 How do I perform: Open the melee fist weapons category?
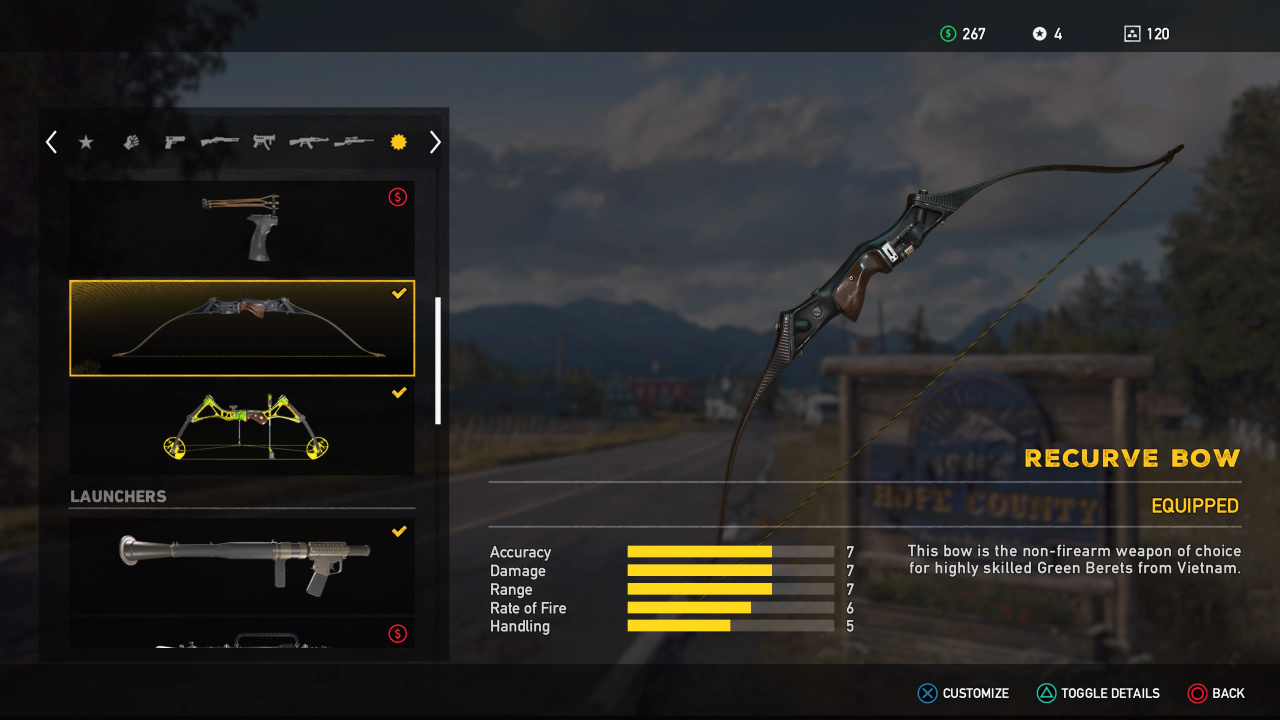130,142
